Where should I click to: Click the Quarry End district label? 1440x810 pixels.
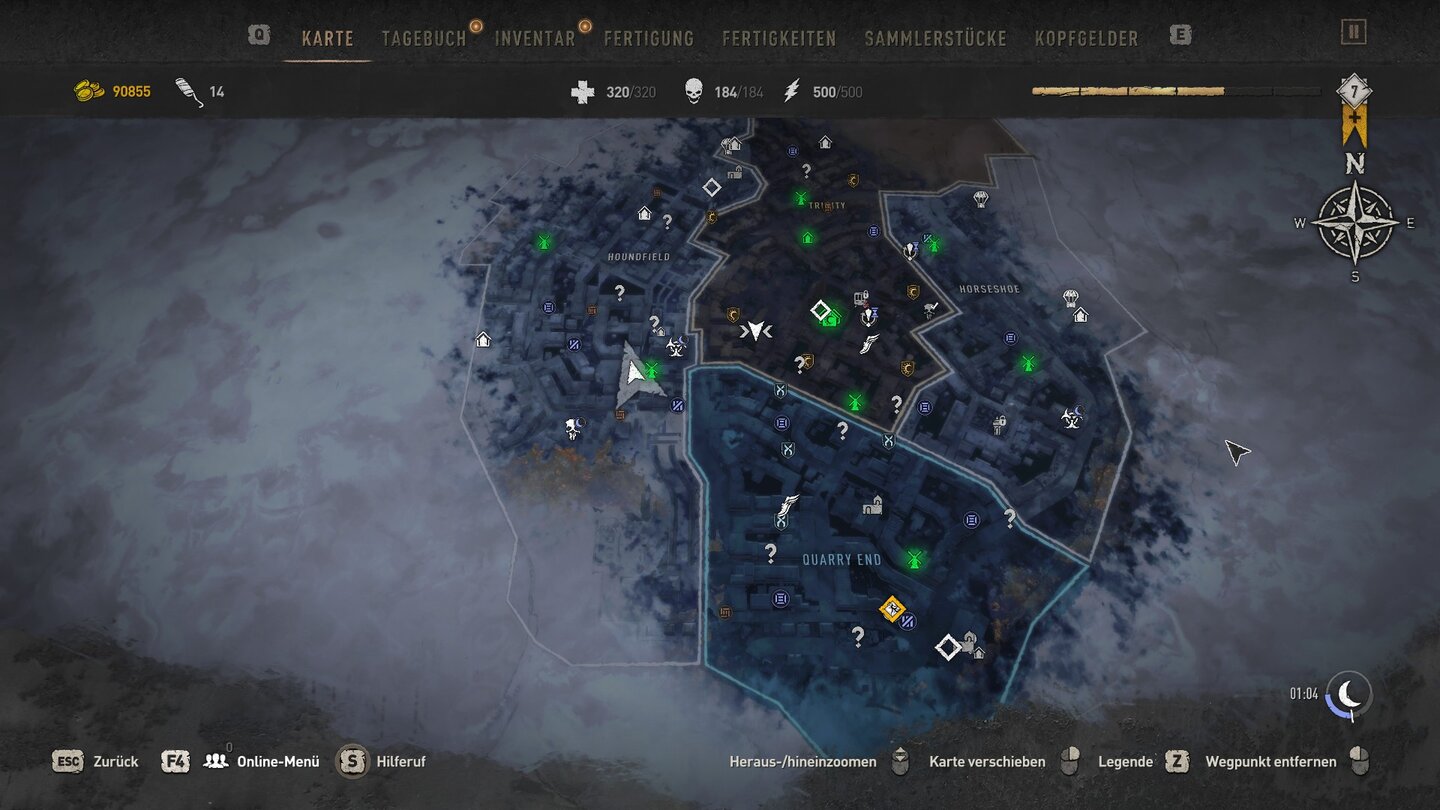842,560
